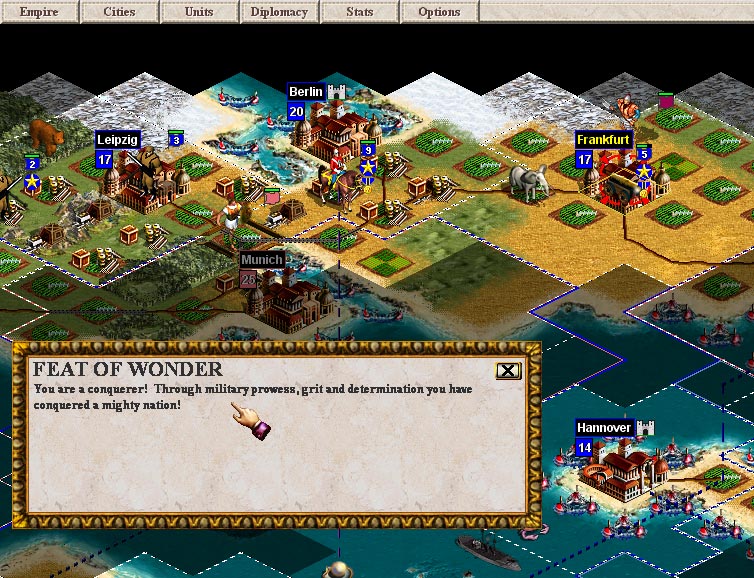Open the Cities menu
Screen dimensions: 754x578
click(x=119, y=12)
